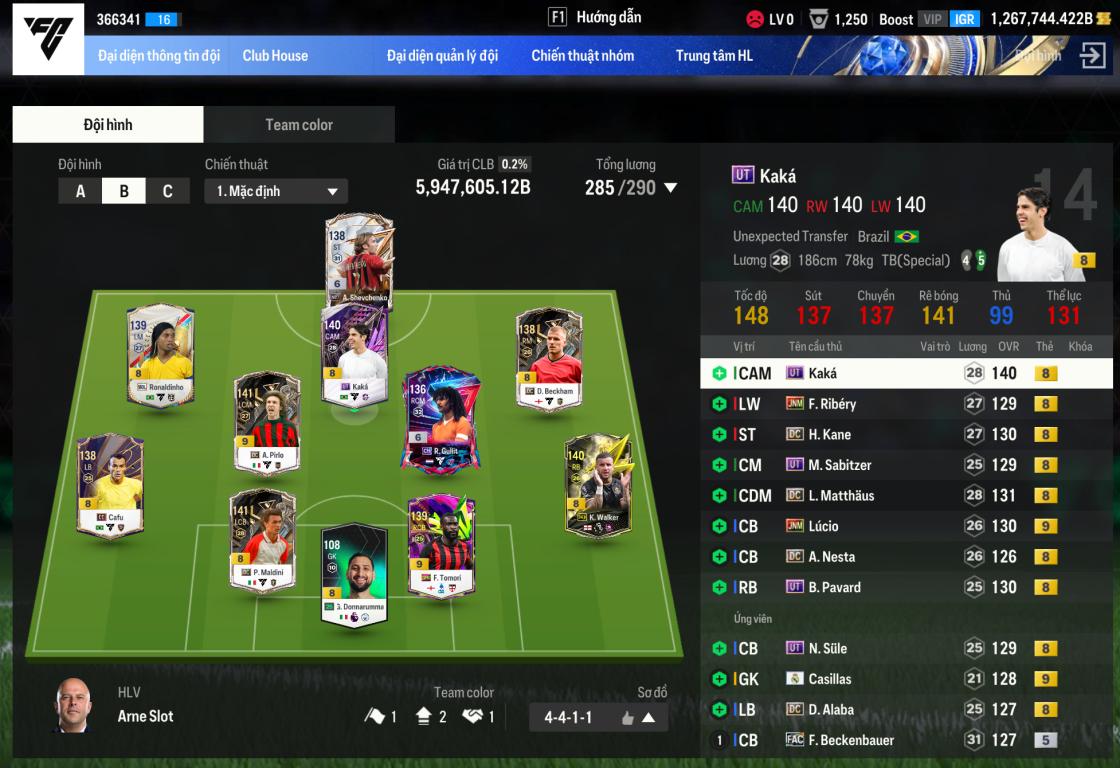
Task: Expand the Tổng lương salary arrow
Action: pyautogui.click(x=671, y=188)
